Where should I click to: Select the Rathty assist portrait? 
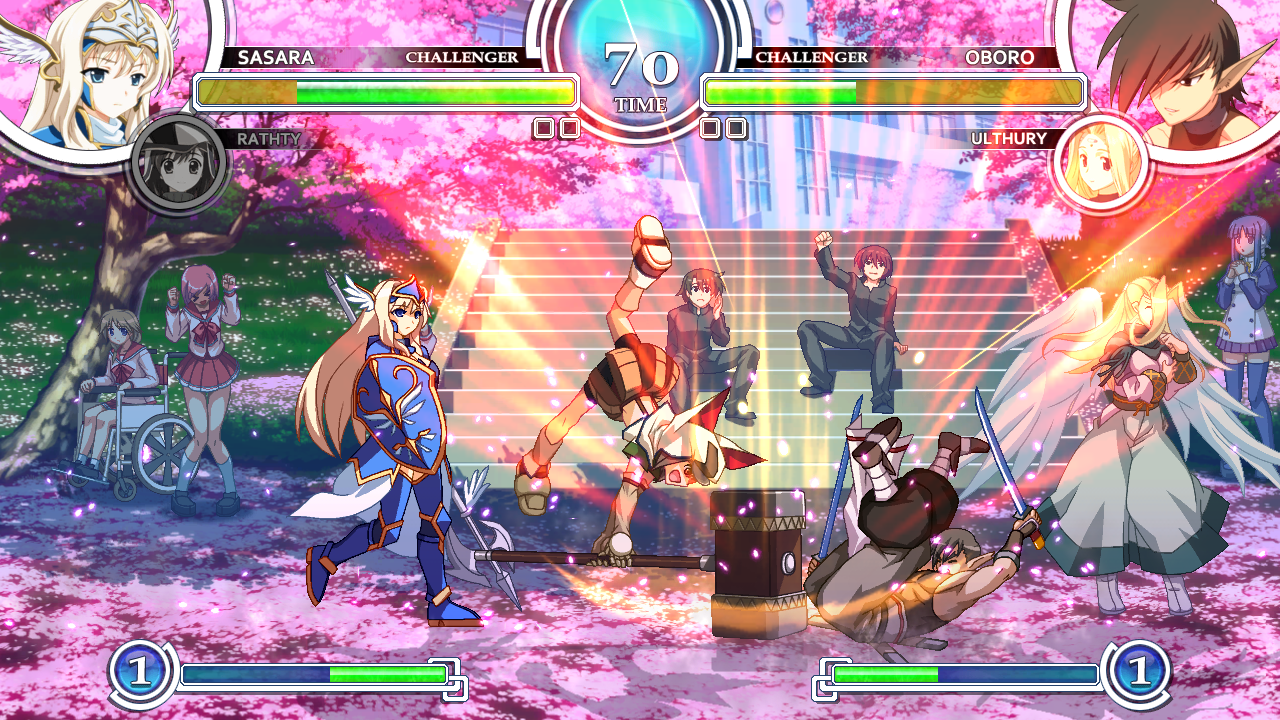tap(180, 164)
